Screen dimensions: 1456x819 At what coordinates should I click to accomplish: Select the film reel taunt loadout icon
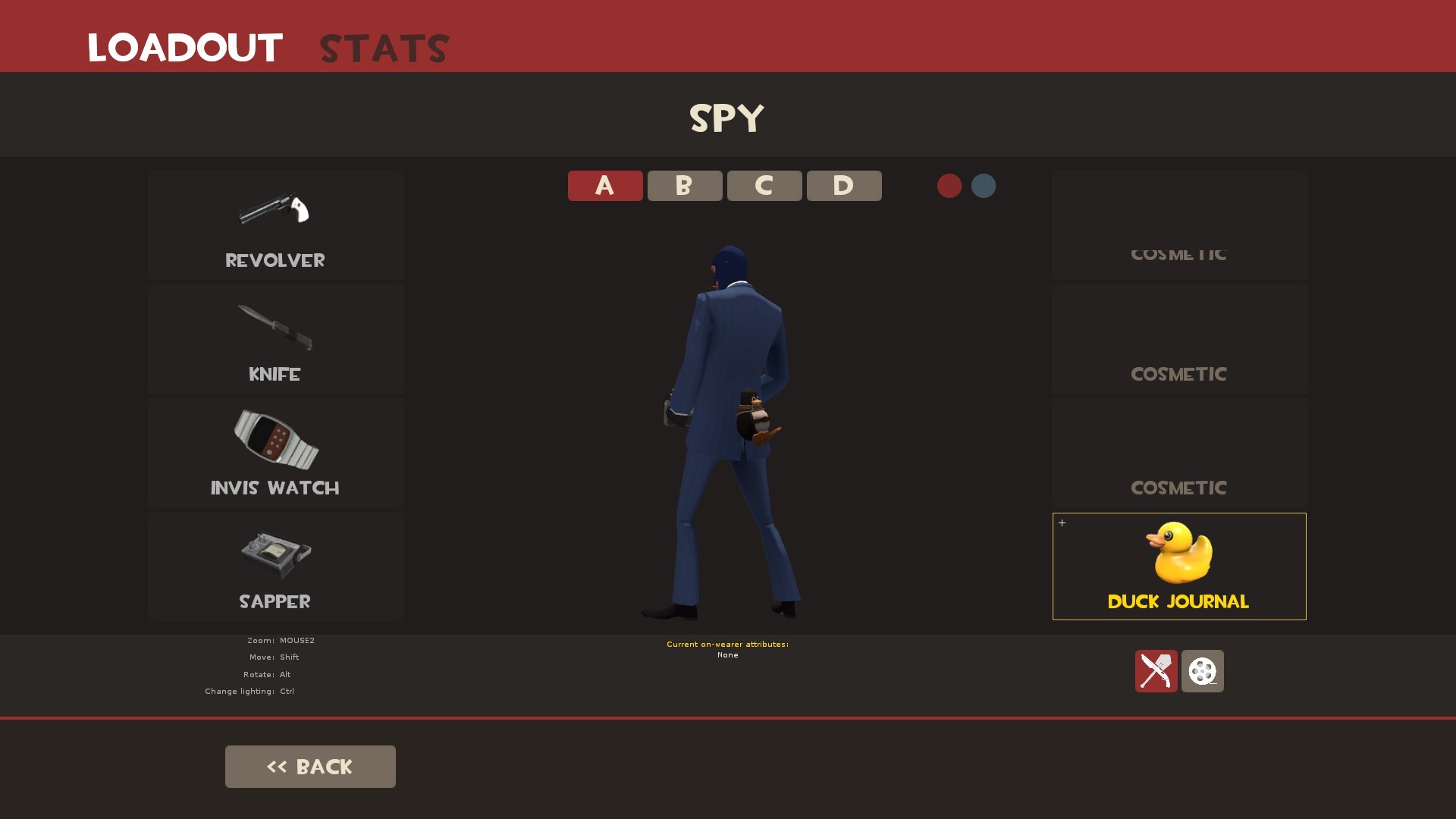tap(1202, 672)
